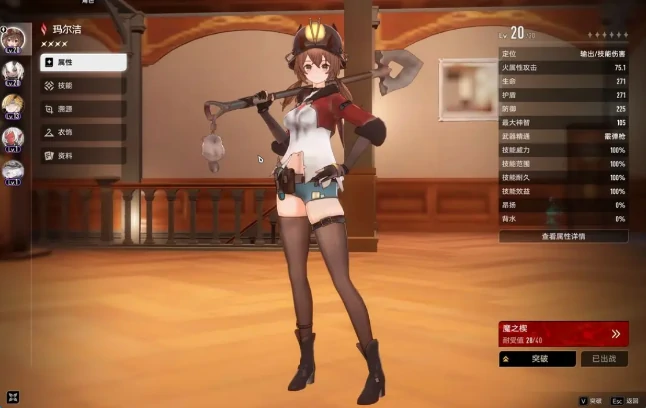Viewport: 646px width, 408px height.
Task: Open the red 魔之楔 panel
Action: [x=564, y=333]
